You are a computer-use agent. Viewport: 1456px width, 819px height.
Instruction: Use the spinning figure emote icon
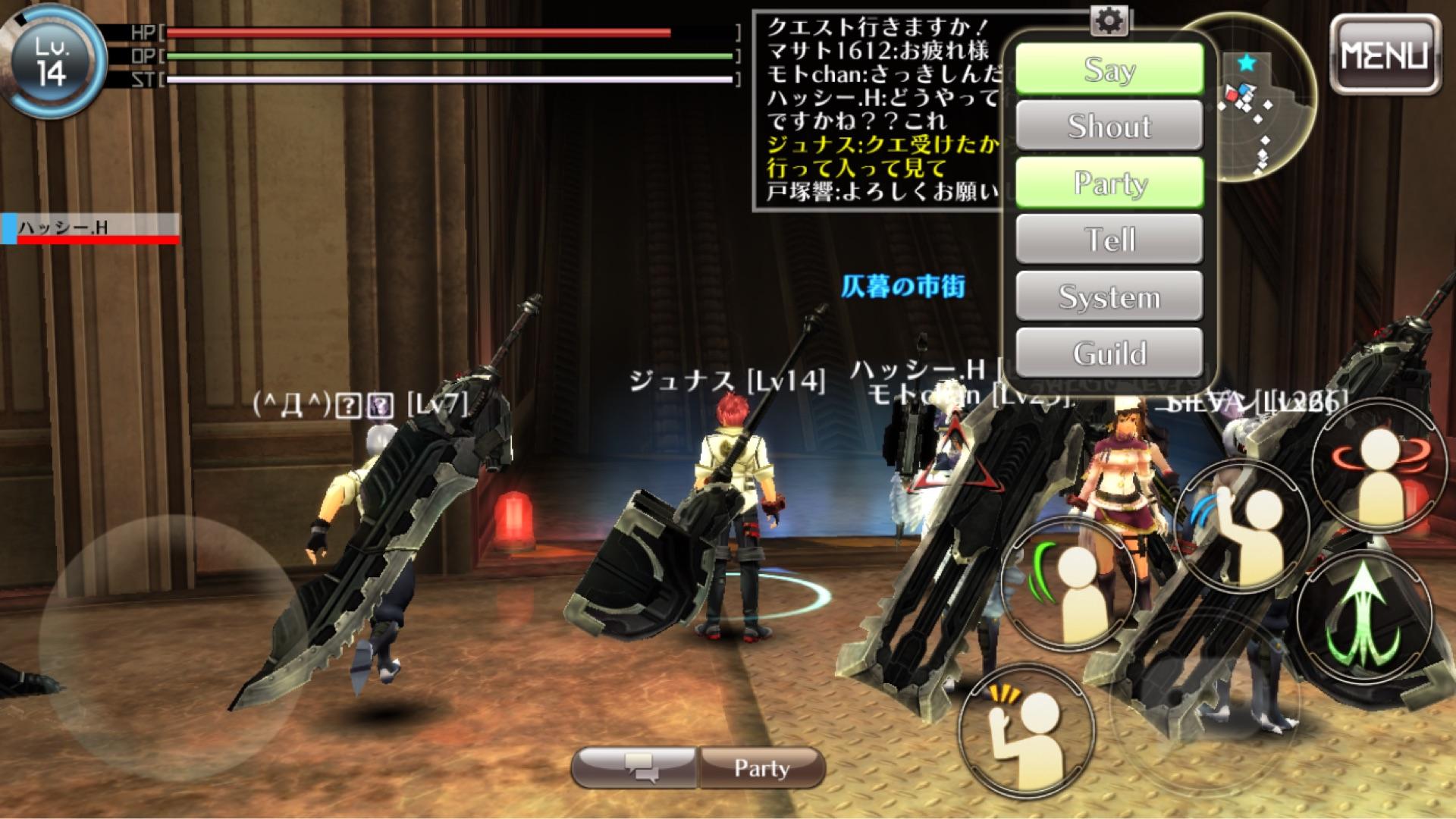(x=1379, y=463)
